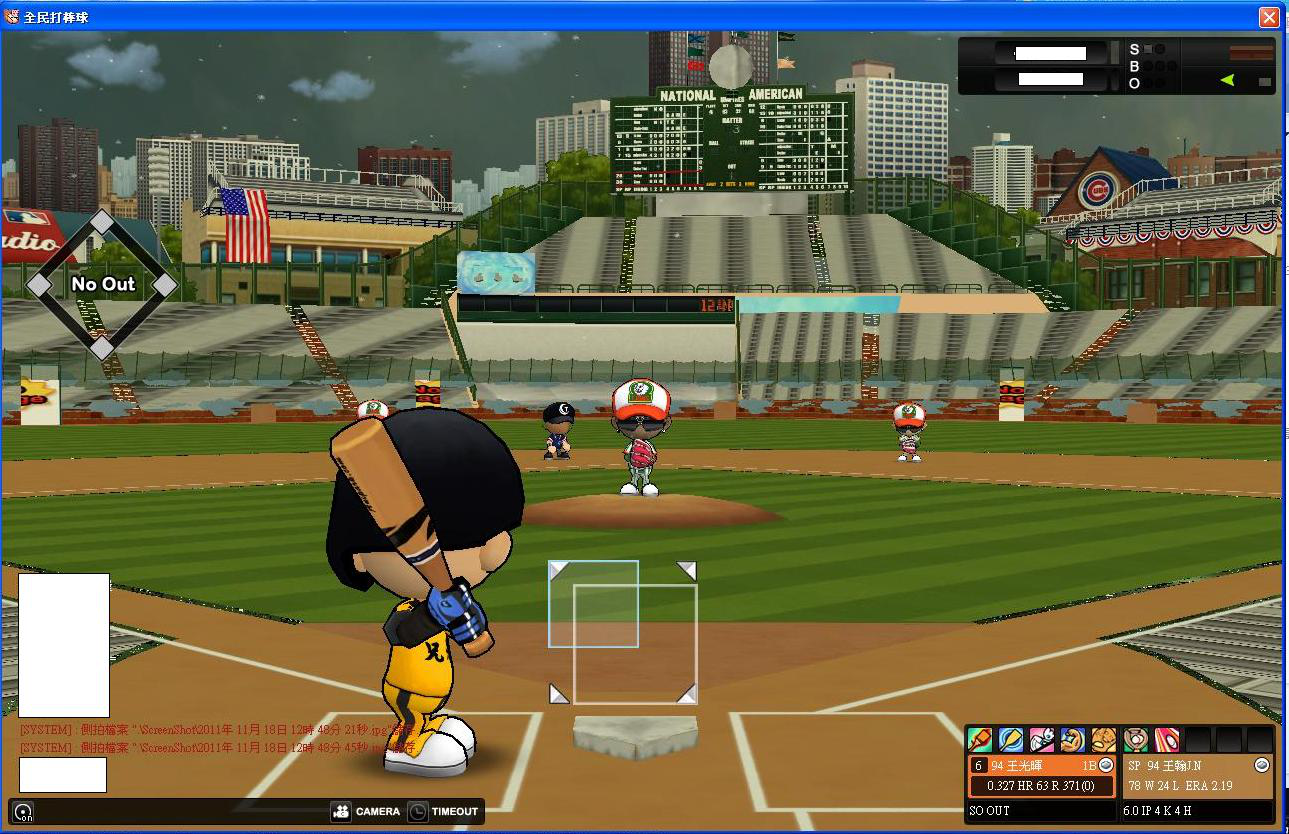This screenshot has height=834, width=1289.
Task: Select the baseball bat skill icon
Action: 980,740
